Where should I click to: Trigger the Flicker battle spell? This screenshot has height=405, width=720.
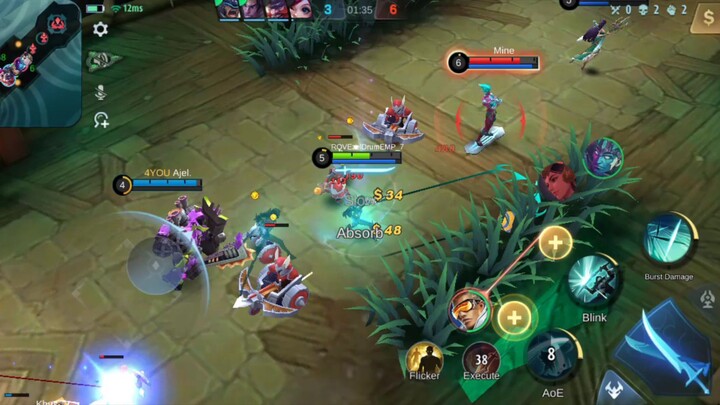425,360
